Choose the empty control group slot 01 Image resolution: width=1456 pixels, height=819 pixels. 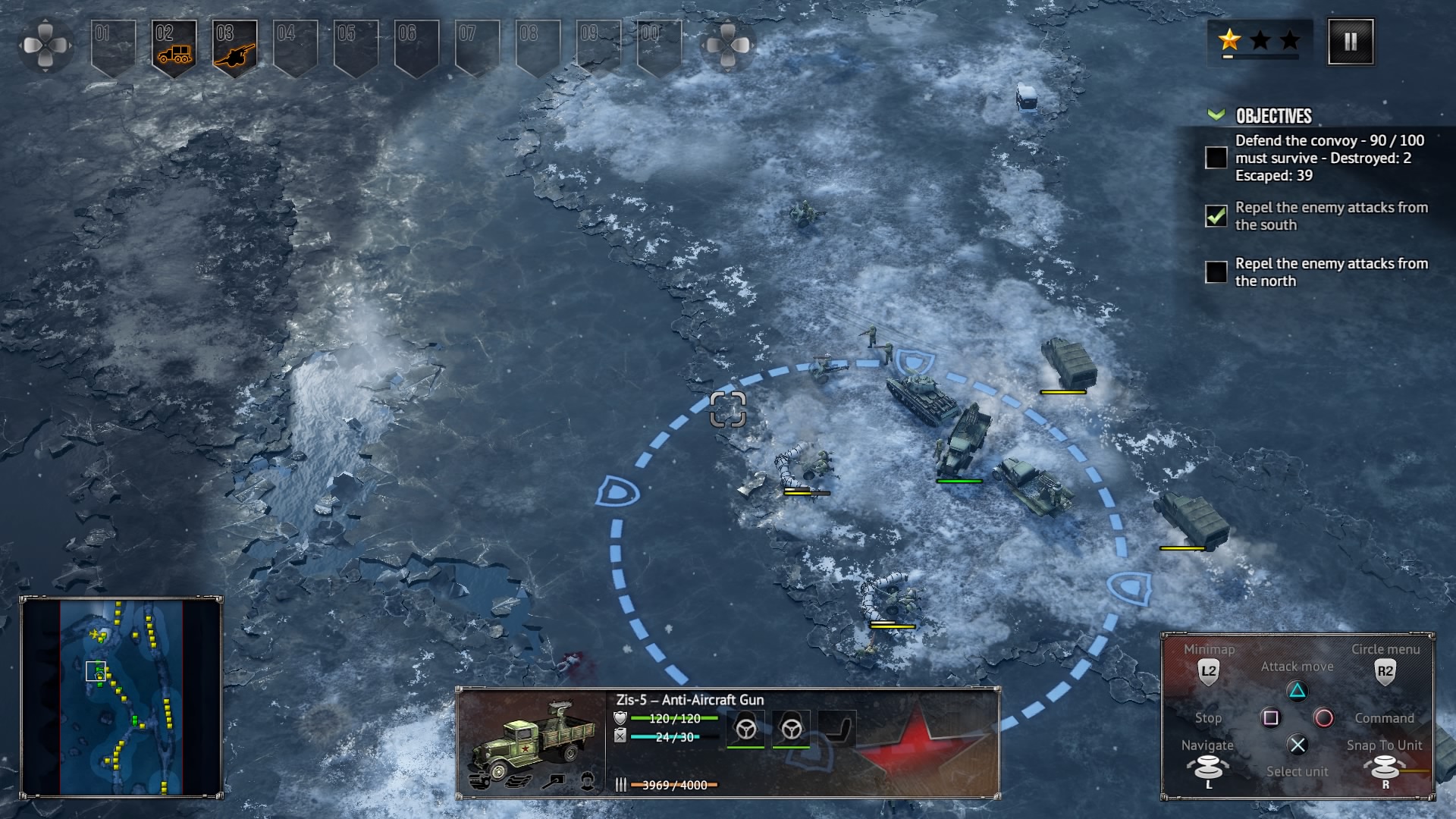[x=113, y=47]
